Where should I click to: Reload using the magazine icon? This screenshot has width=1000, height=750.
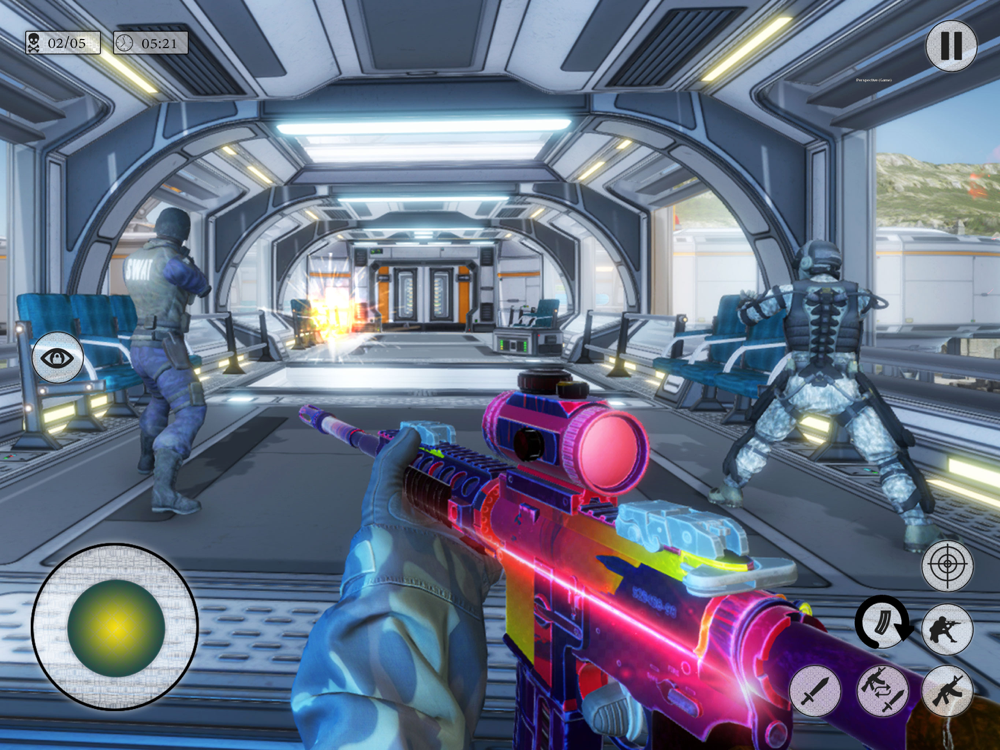tap(884, 624)
